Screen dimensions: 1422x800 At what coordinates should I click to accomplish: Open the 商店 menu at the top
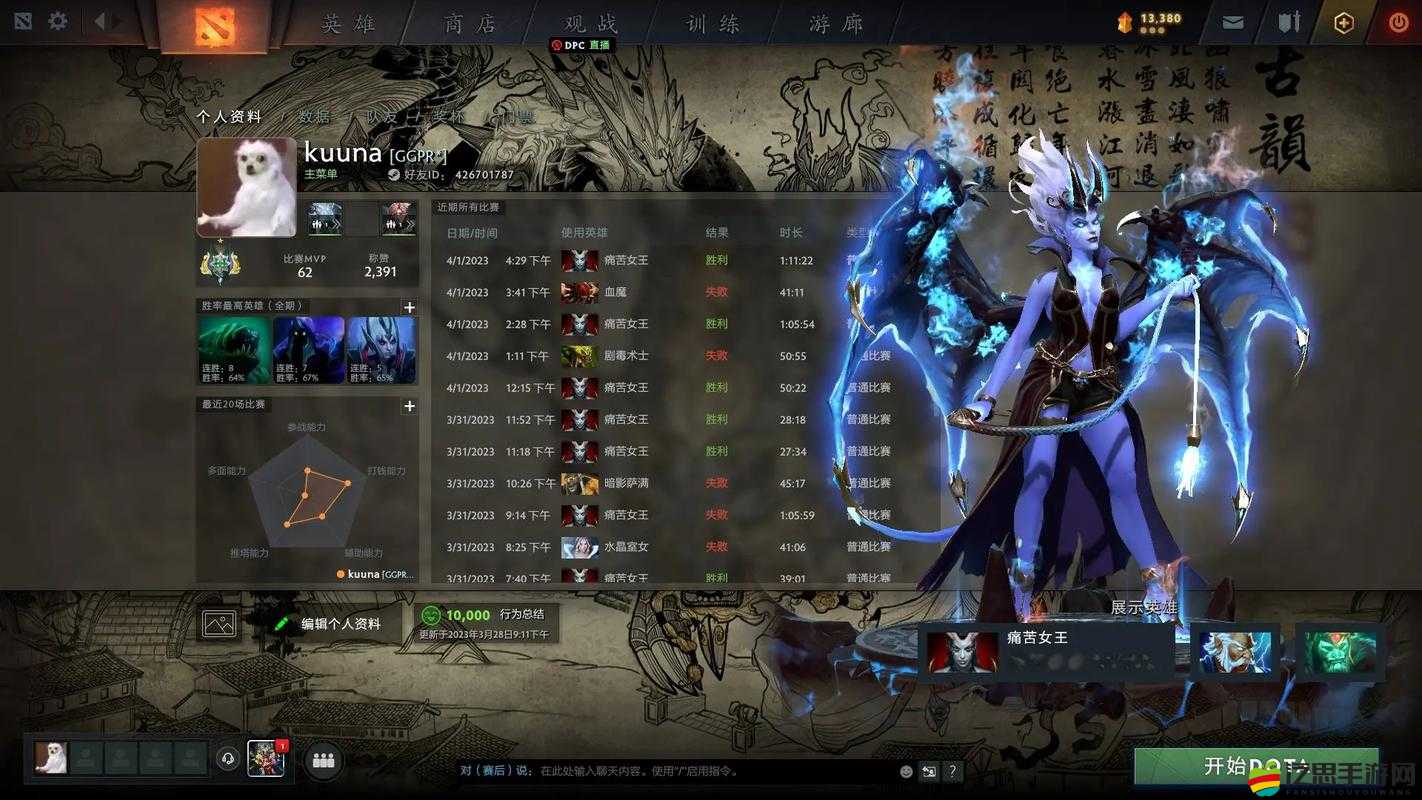pyautogui.click(x=468, y=22)
